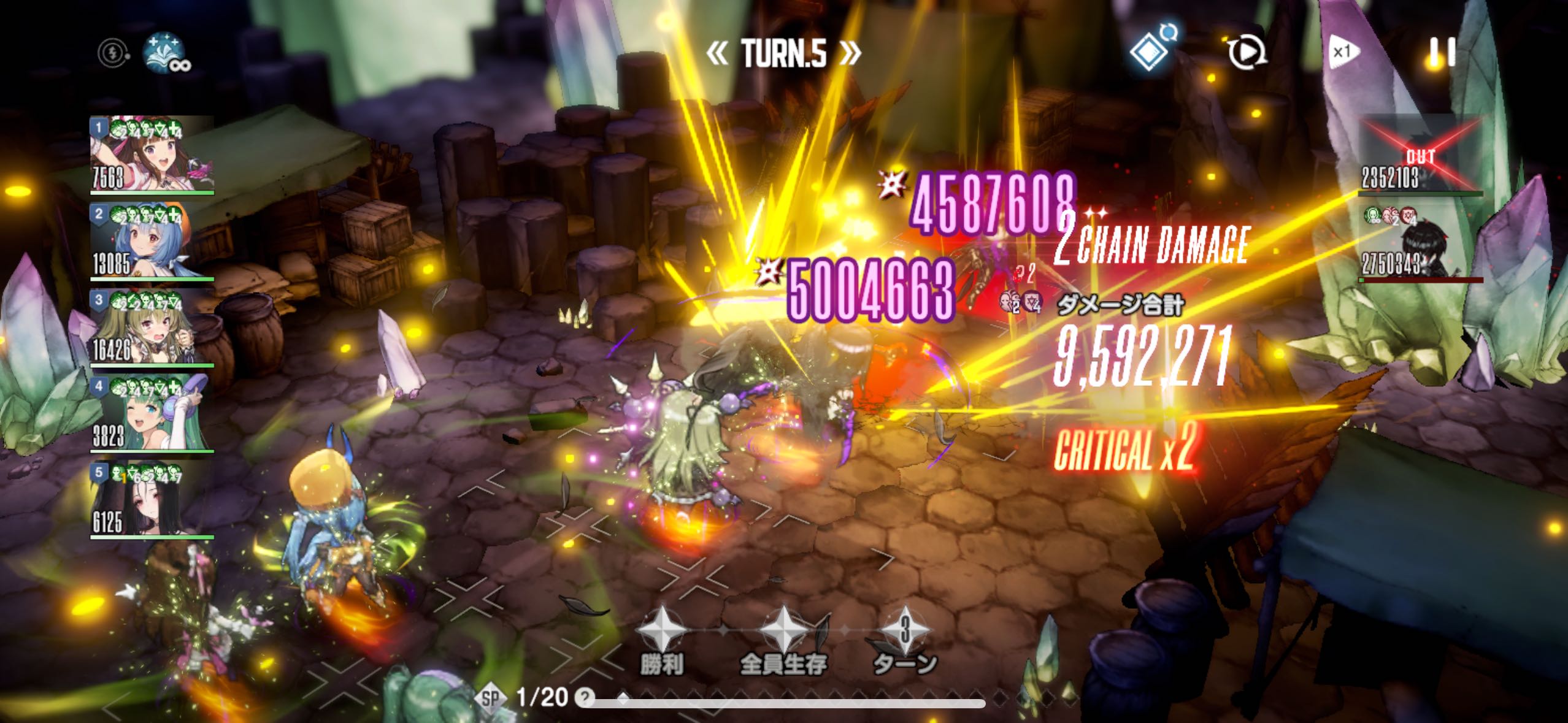1568x723 pixels.
Task: Open the spellbook infinity buff icon
Action: (x=166, y=53)
